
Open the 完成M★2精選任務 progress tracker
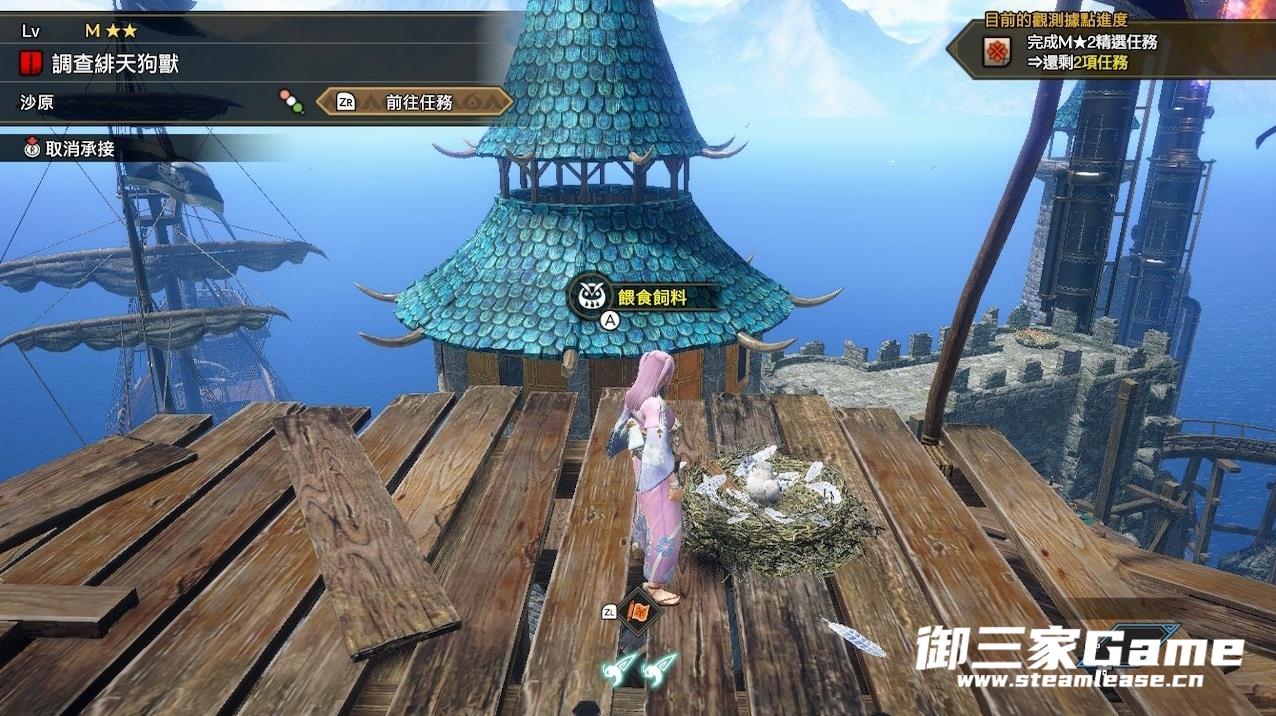coord(1091,52)
